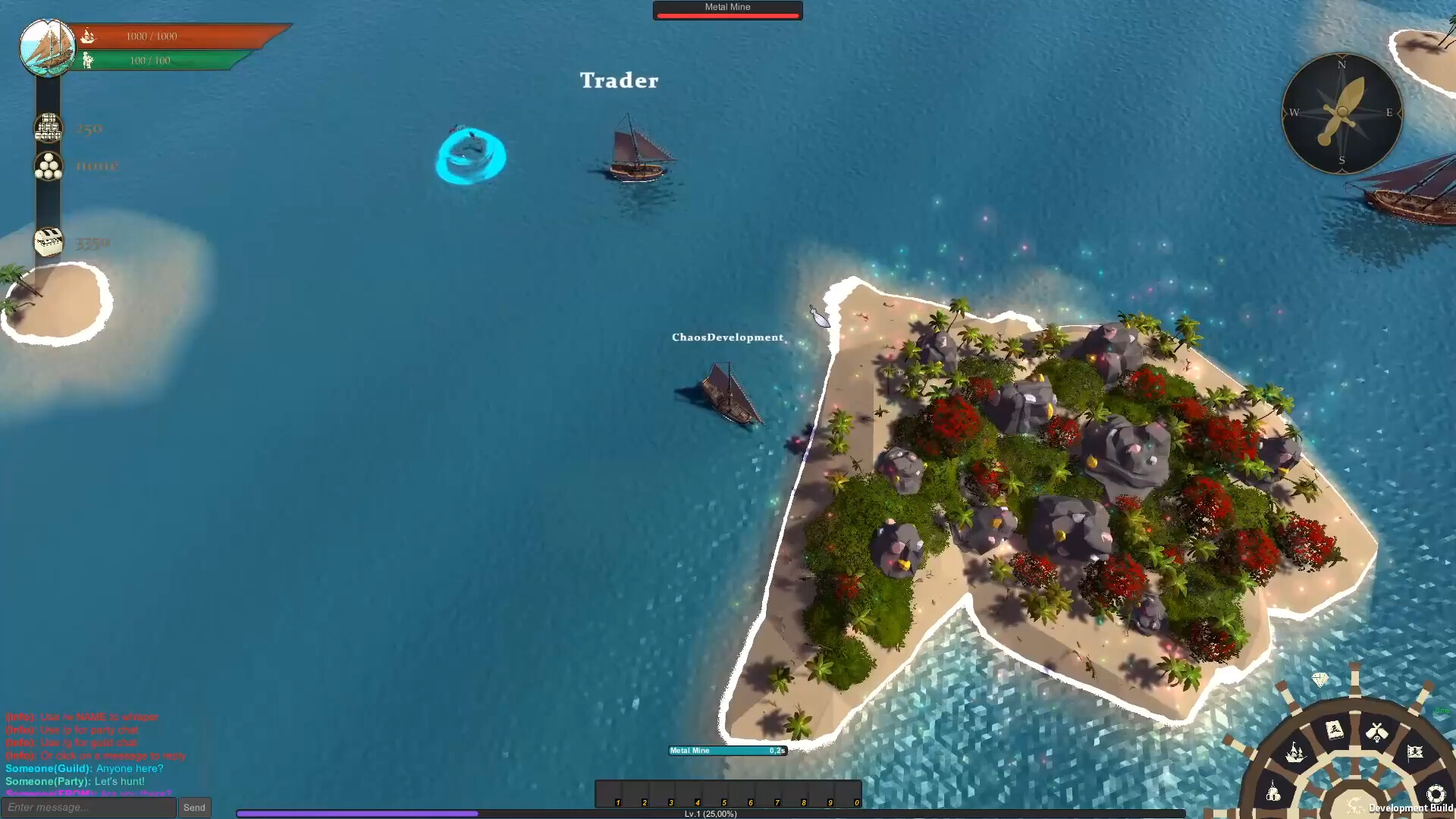The height and width of the screenshot is (819, 1456).
Task: Select the crossed oars combat icon
Action: coord(1377,732)
